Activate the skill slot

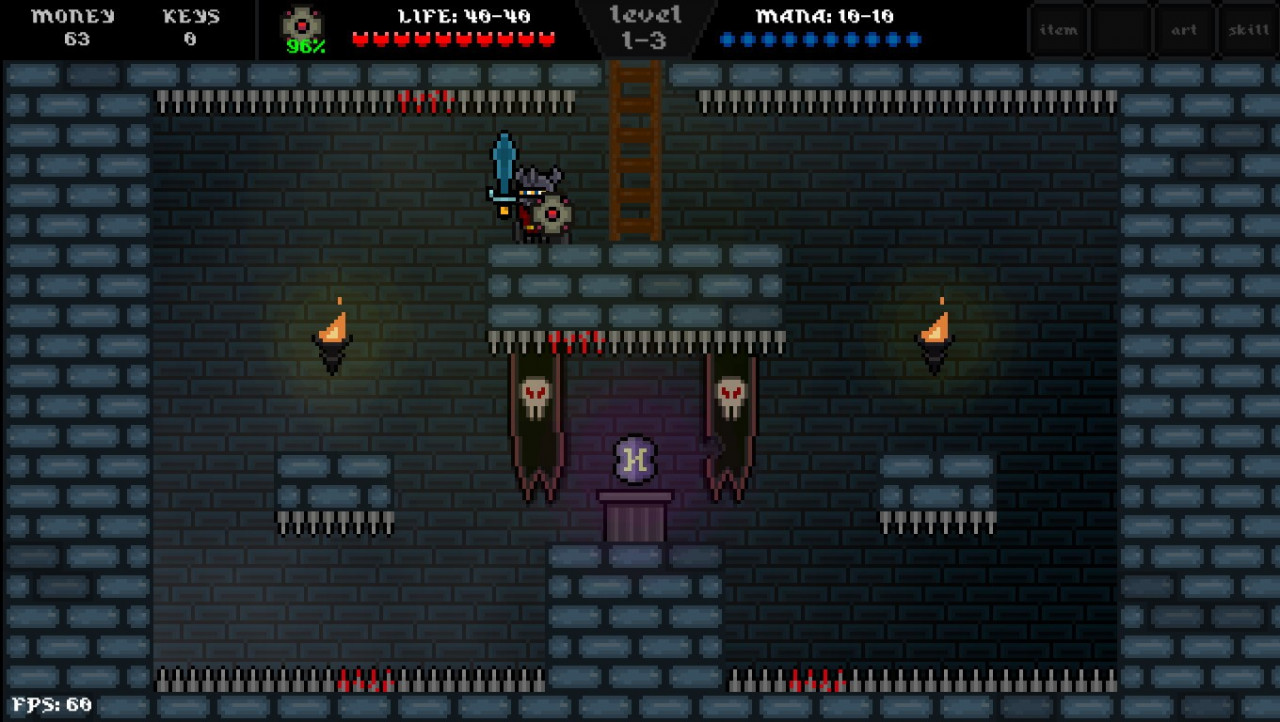tap(1248, 30)
